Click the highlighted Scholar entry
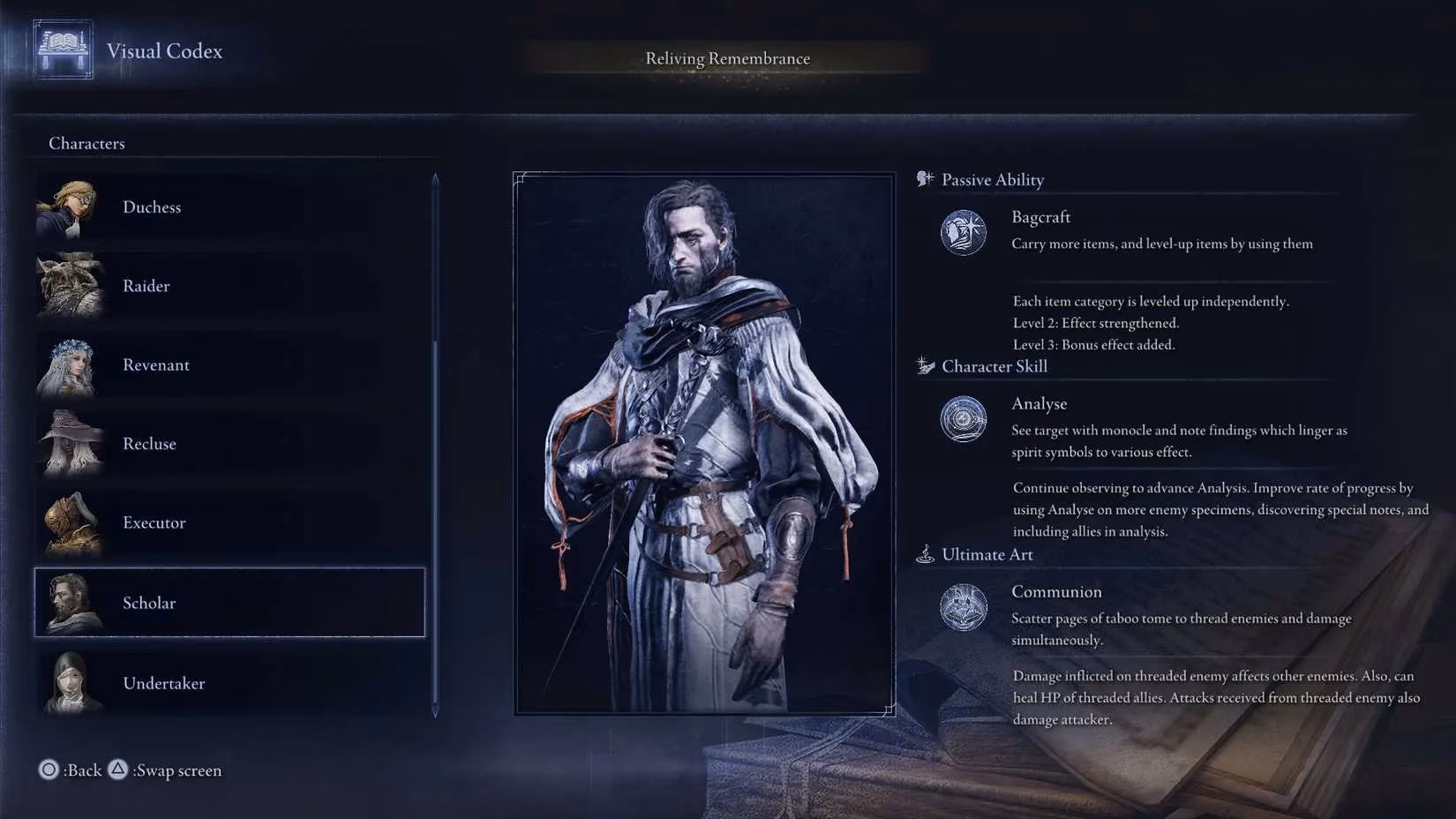1456x819 pixels. (229, 603)
